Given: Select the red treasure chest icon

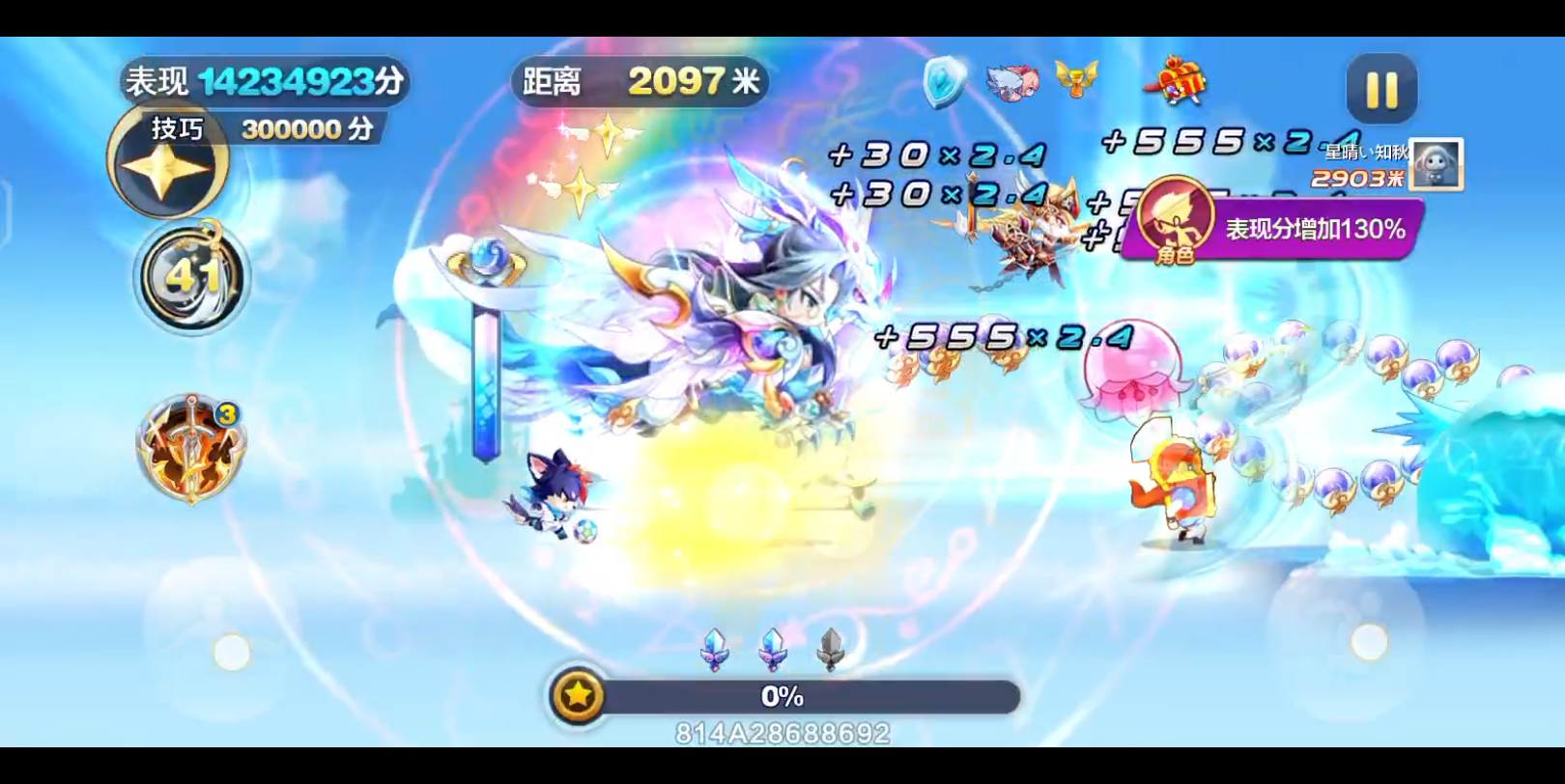Looking at the screenshot, I should click(1177, 81).
